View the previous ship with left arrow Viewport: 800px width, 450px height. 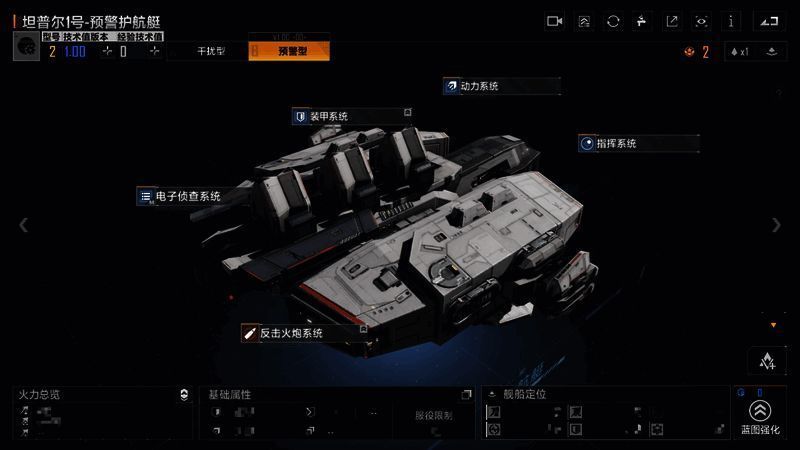click(x=24, y=225)
